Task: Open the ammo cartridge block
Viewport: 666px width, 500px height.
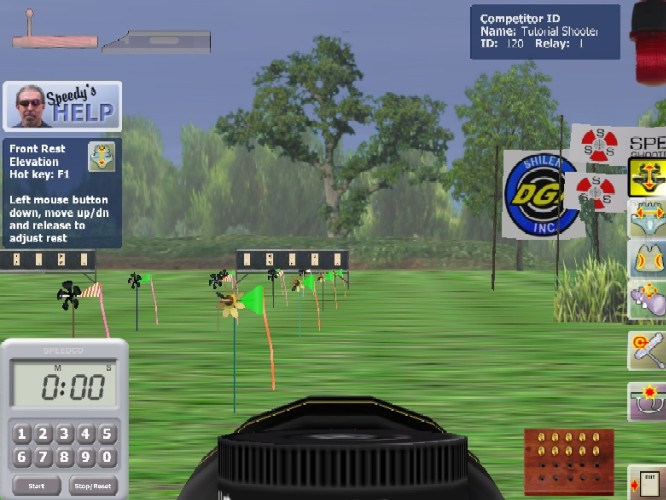Action: 568,461
